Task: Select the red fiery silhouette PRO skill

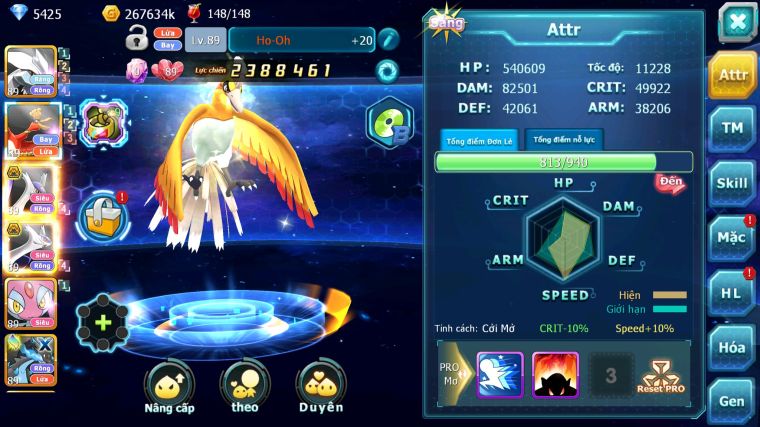Action: (555, 375)
